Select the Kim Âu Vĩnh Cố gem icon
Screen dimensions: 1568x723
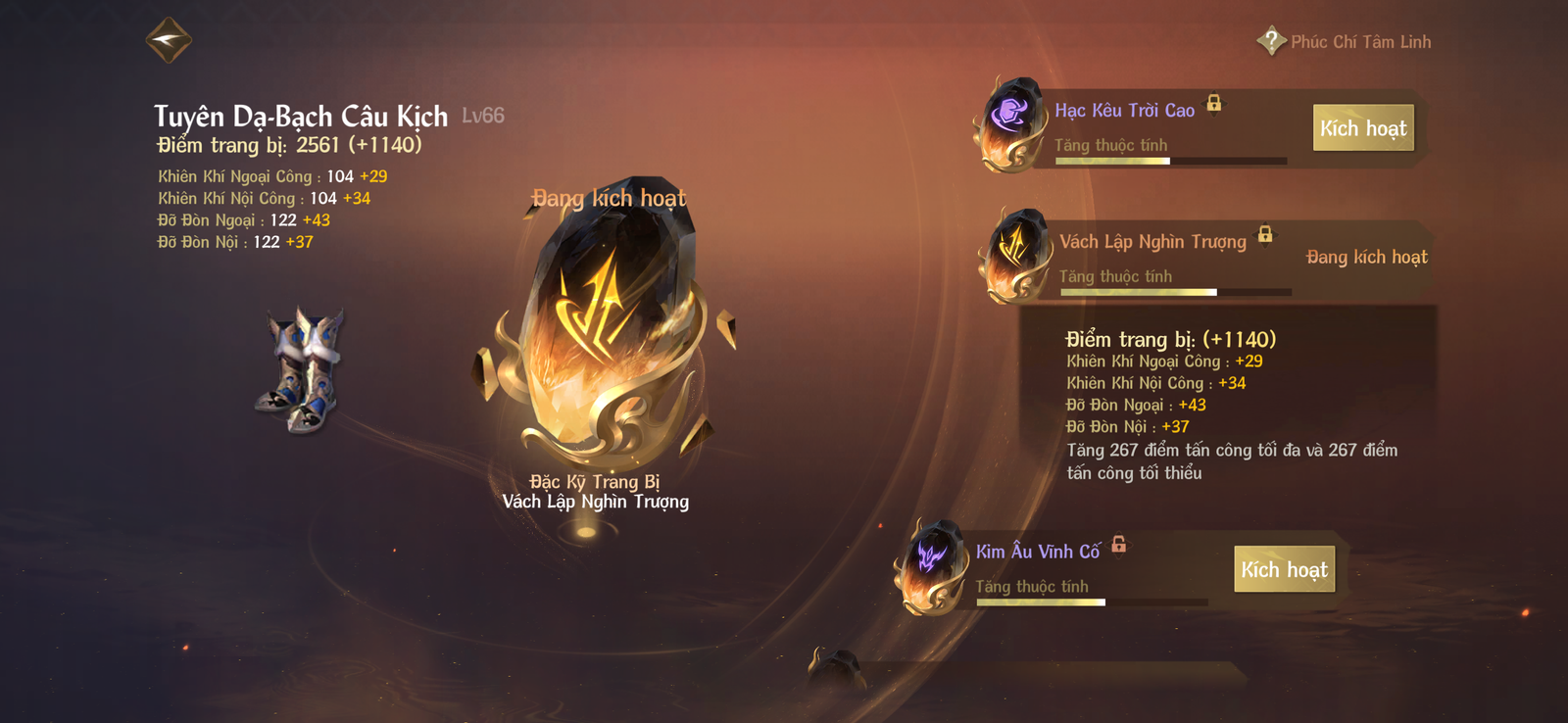coord(931,566)
